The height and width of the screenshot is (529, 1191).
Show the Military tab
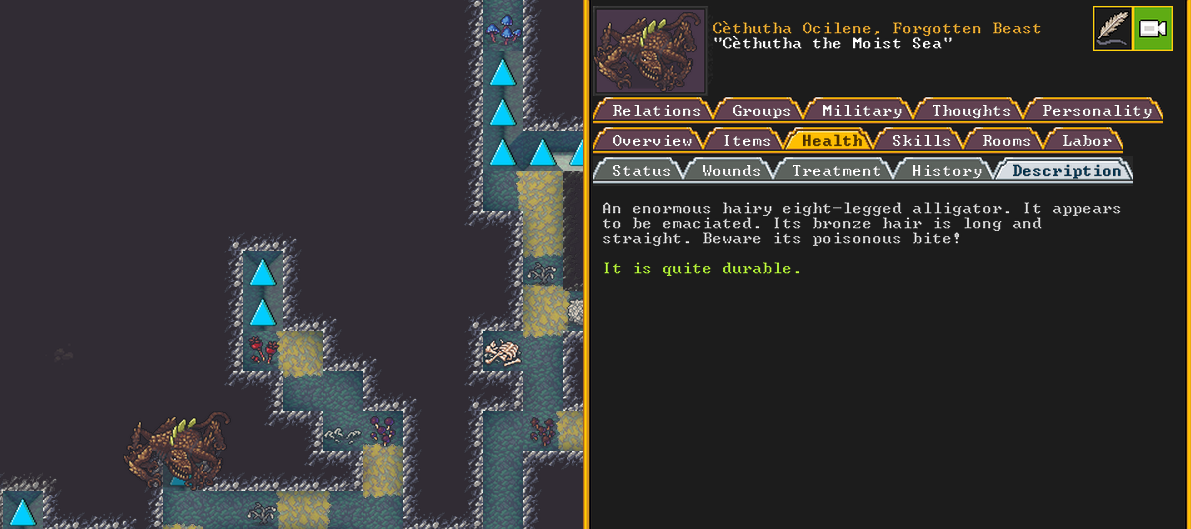[861, 111]
